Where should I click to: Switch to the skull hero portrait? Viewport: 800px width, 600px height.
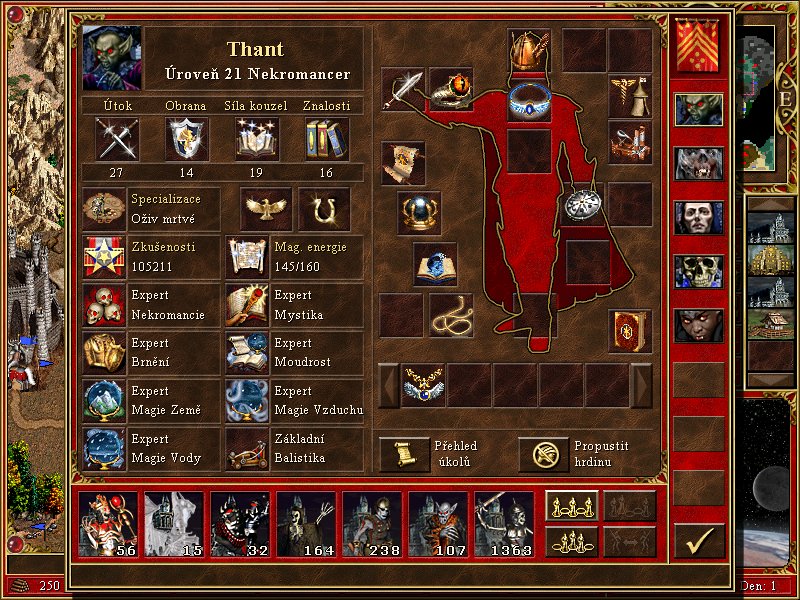[x=698, y=271]
